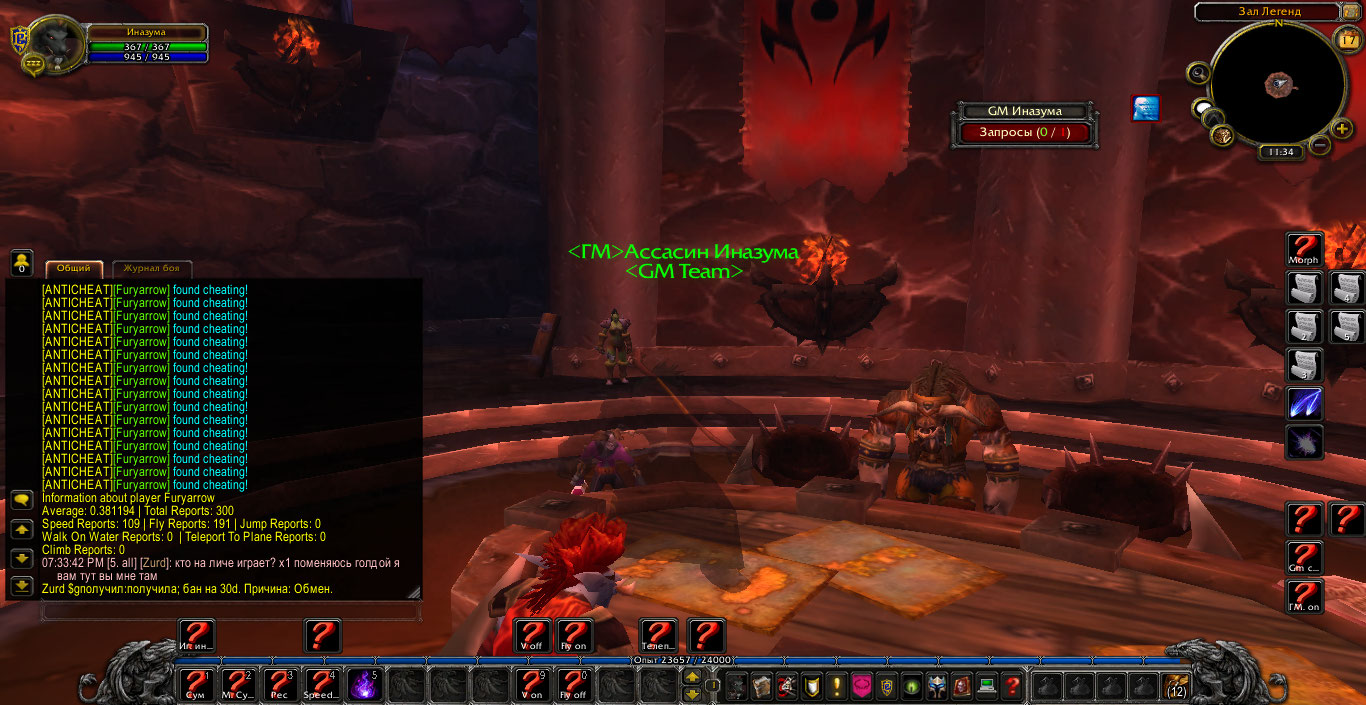Image resolution: width=1366 pixels, height=705 pixels.
Task: Click the minimap magnifying glass tracking button
Action: [x=1198, y=72]
